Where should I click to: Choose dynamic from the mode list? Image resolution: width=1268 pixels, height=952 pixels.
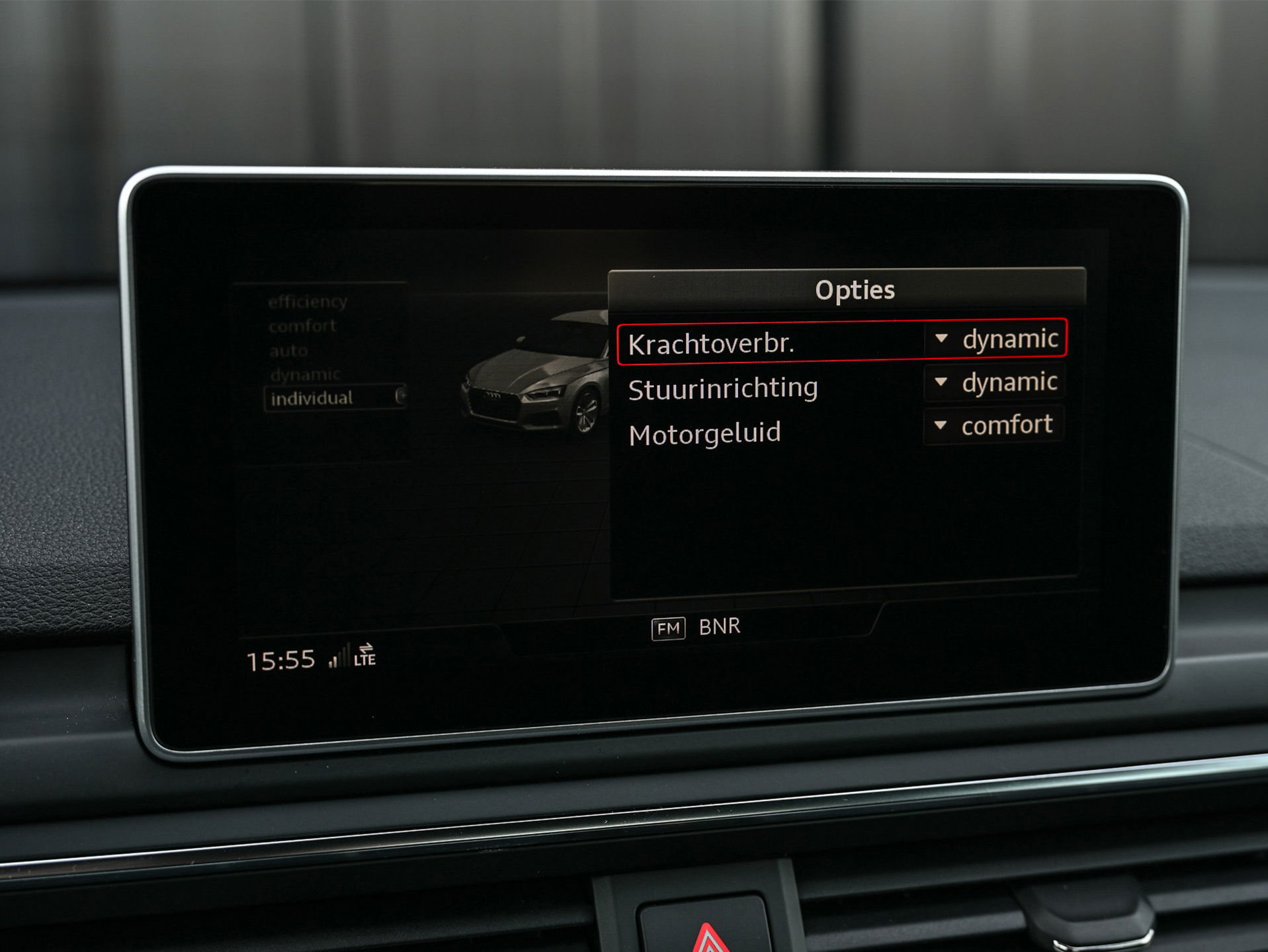coord(305,374)
